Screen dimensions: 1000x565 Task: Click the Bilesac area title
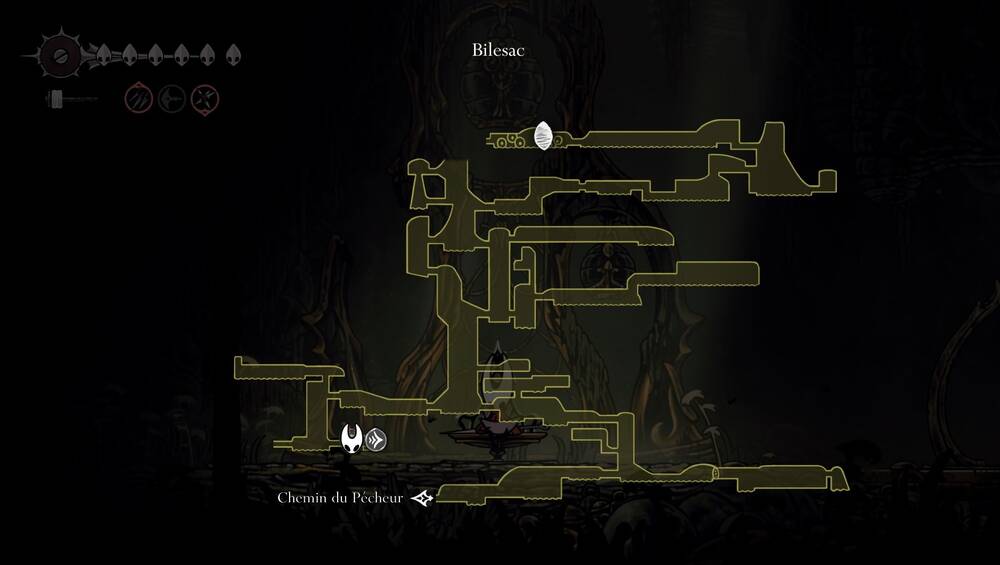[x=499, y=49]
